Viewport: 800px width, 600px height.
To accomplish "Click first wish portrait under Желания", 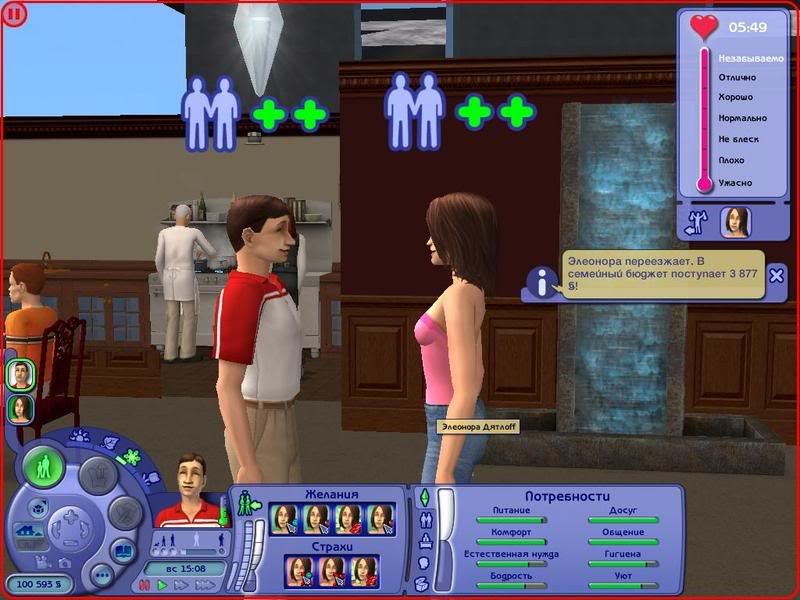I will coord(285,518).
